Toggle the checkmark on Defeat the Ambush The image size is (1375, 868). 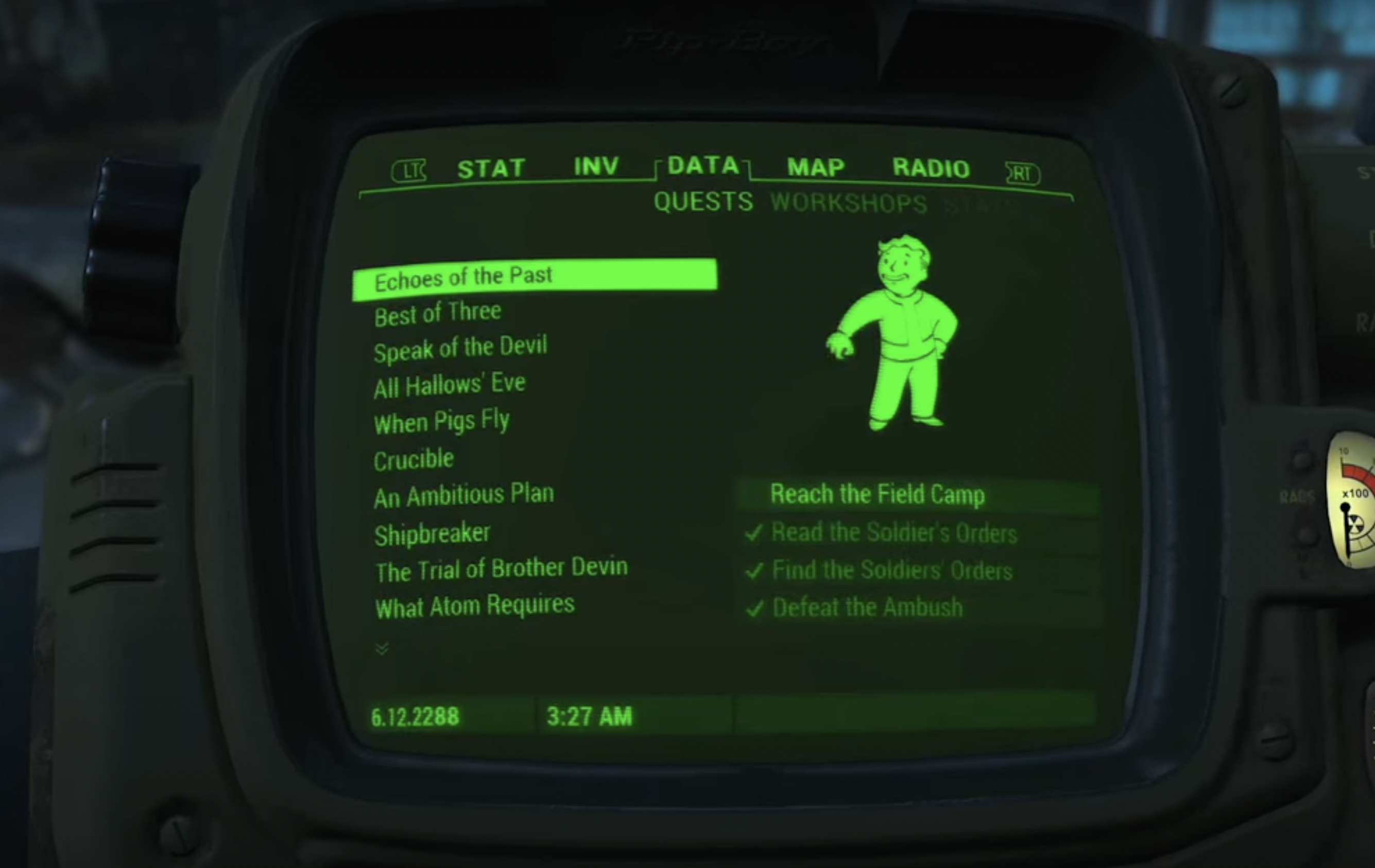[754, 607]
